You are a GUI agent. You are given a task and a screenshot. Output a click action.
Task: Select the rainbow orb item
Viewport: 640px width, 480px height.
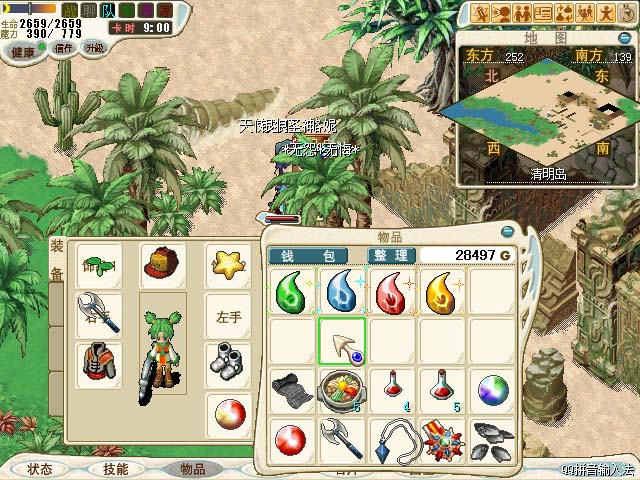[x=493, y=390]
